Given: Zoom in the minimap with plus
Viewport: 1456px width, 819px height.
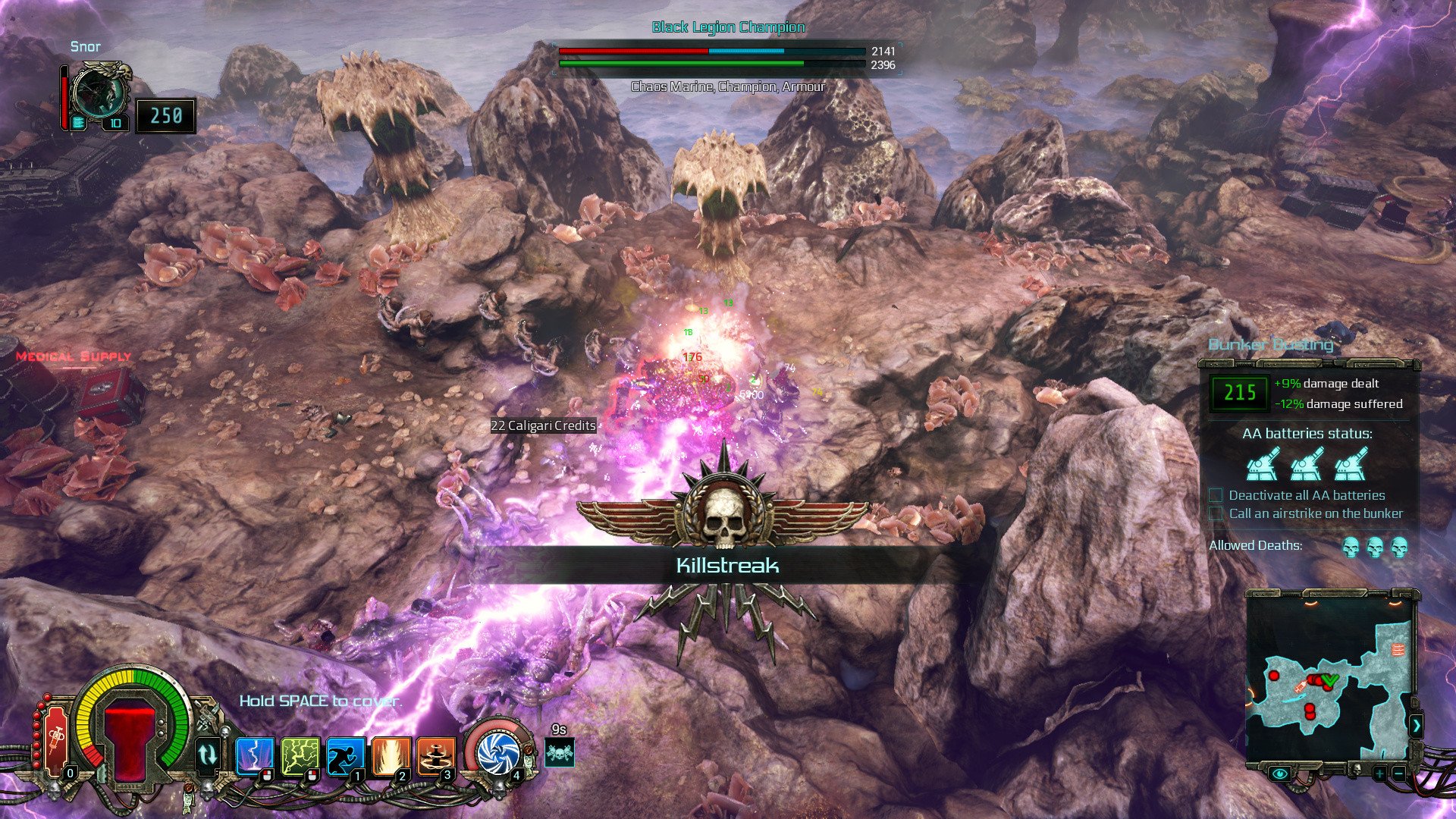Looking at the screenshot, I should click(x=1379, y=773).
